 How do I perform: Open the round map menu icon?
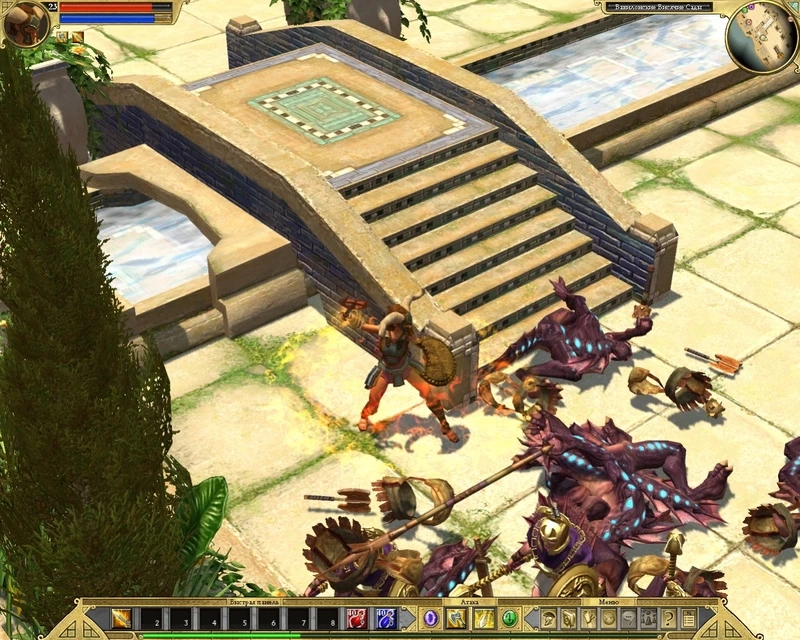tap(608, 618)
